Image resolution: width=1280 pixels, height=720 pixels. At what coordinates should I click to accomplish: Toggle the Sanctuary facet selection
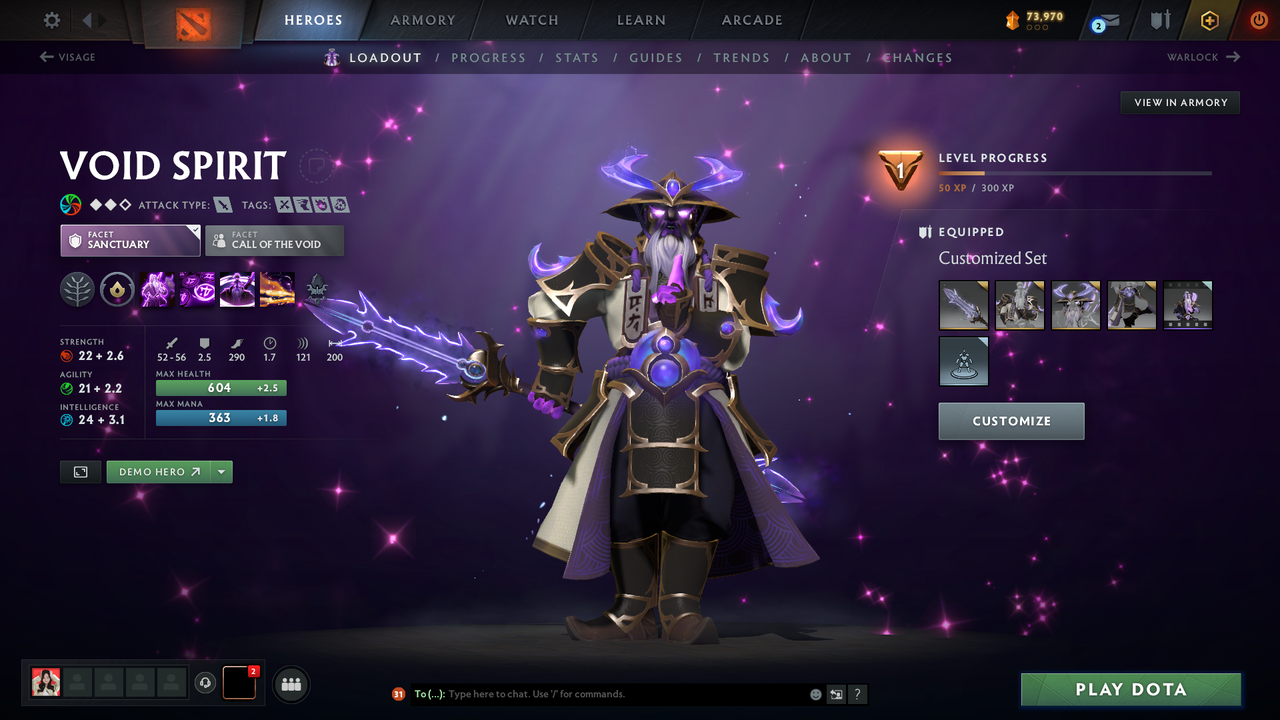pyautogui.click(x=130, y=240)
